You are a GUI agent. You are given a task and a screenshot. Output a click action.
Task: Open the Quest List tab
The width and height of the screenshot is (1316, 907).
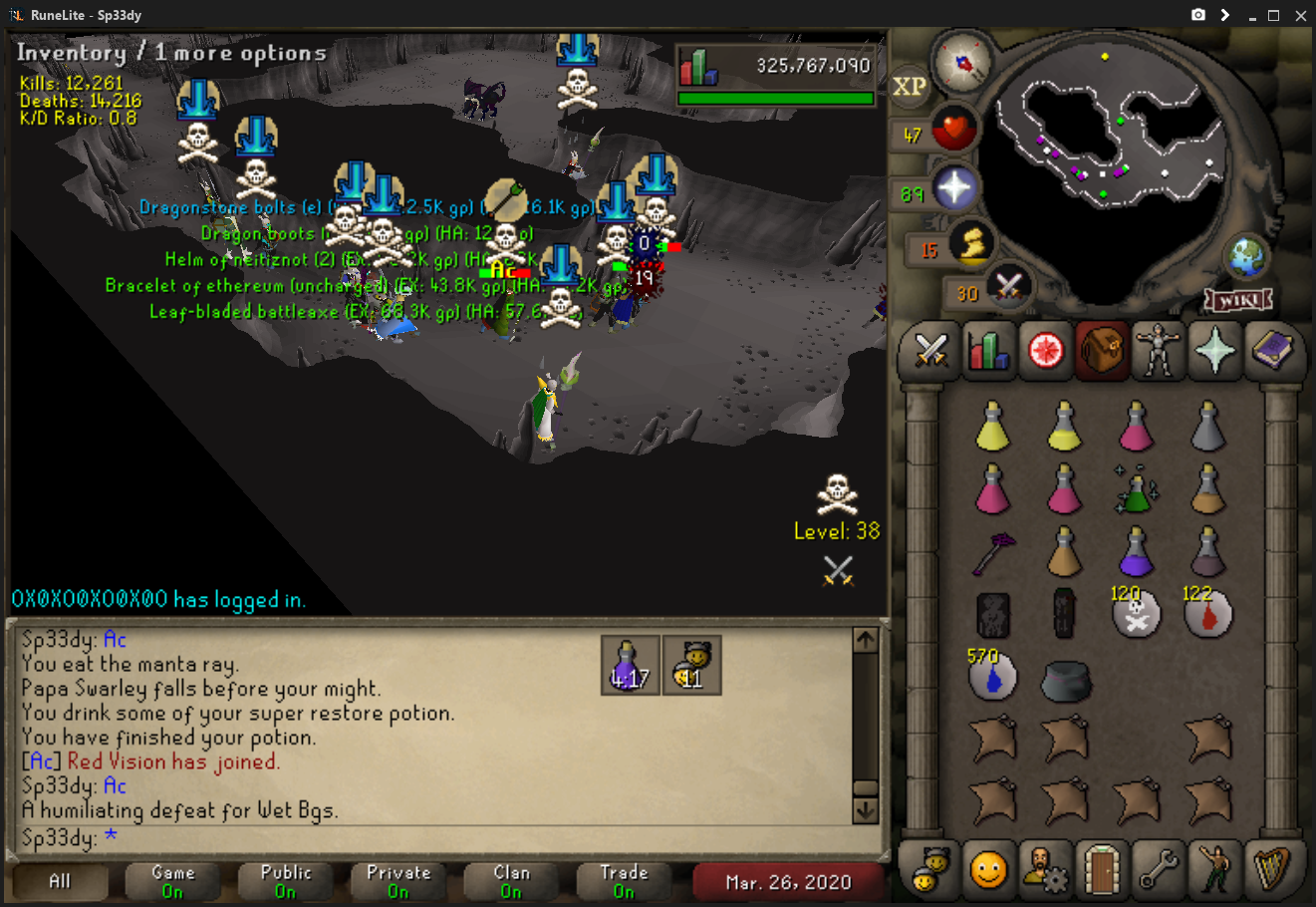(1045, 351)
